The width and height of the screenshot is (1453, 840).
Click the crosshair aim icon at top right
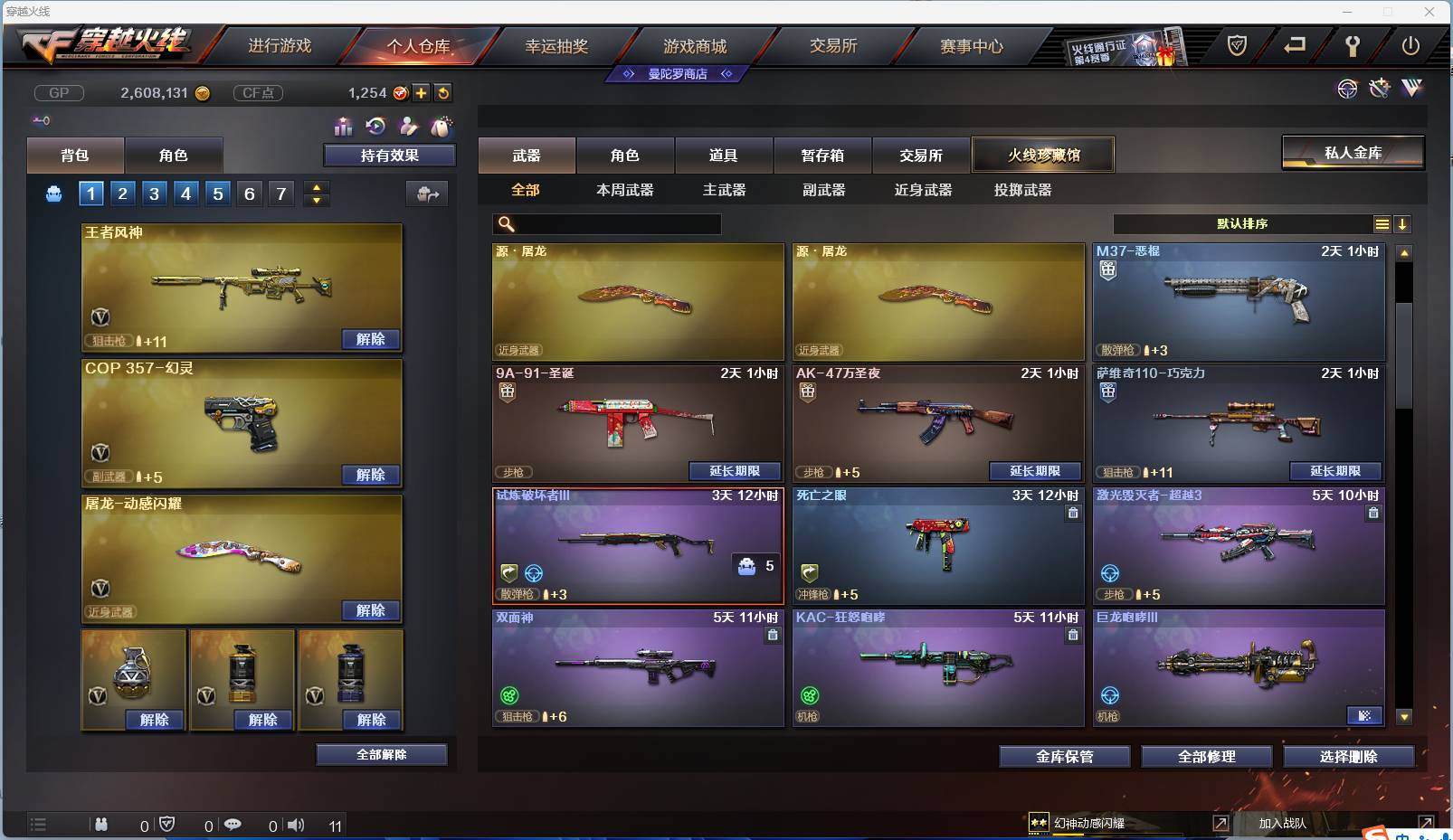coord(1348,90)
